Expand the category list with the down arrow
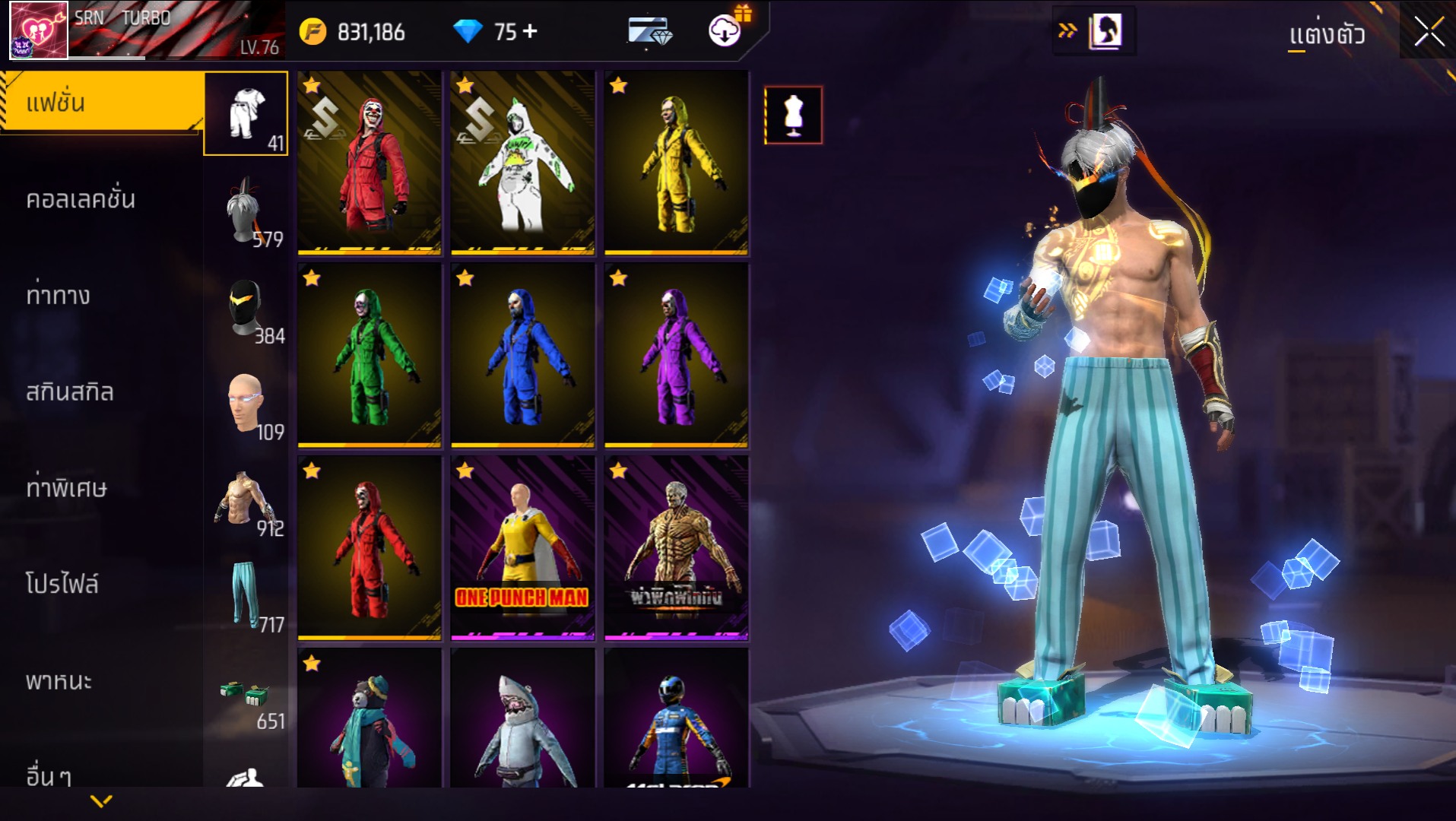The image size is (1456, 821). point(101,800)
